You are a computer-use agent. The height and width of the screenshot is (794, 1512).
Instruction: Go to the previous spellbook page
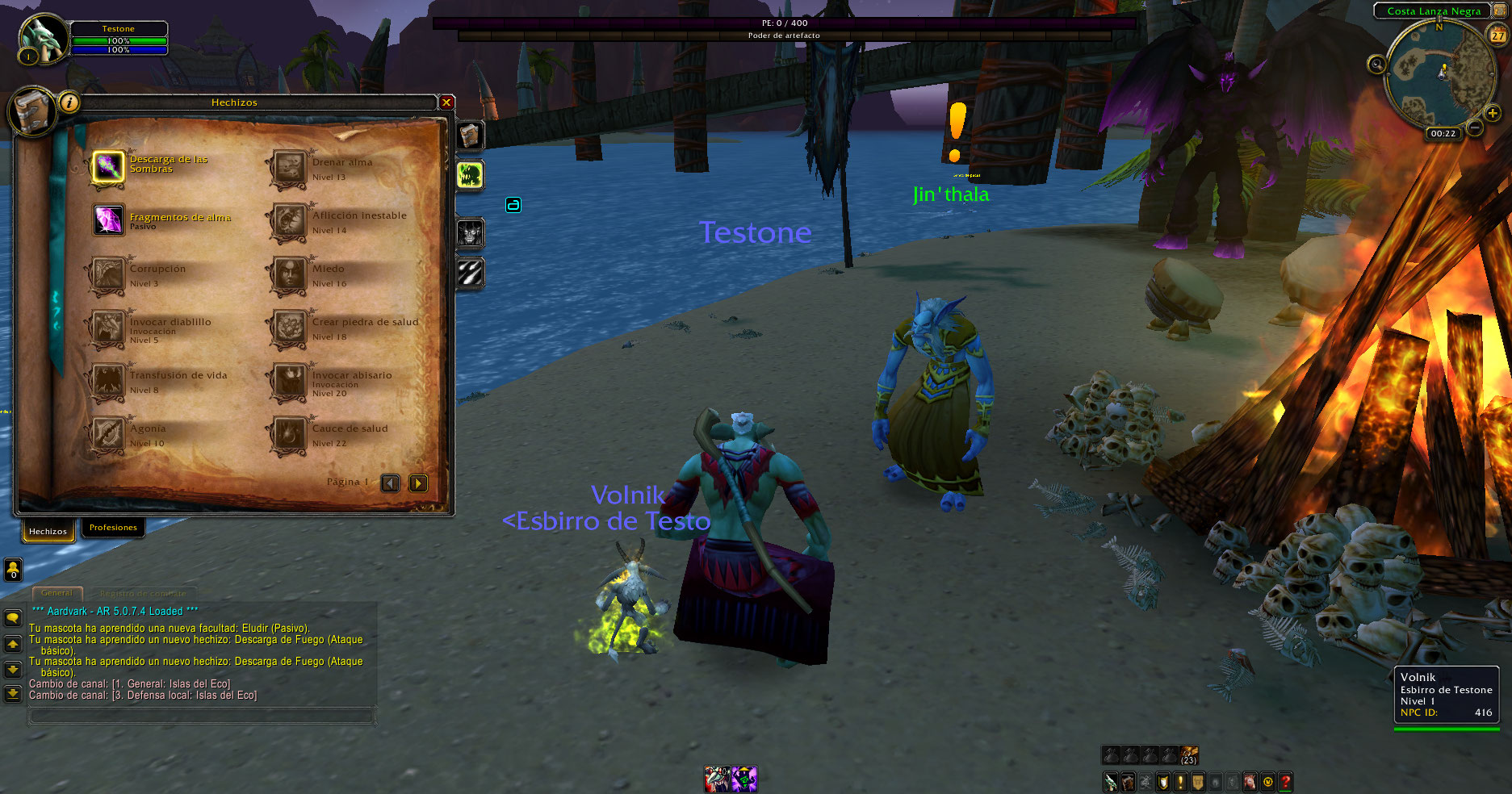[391, 483]
